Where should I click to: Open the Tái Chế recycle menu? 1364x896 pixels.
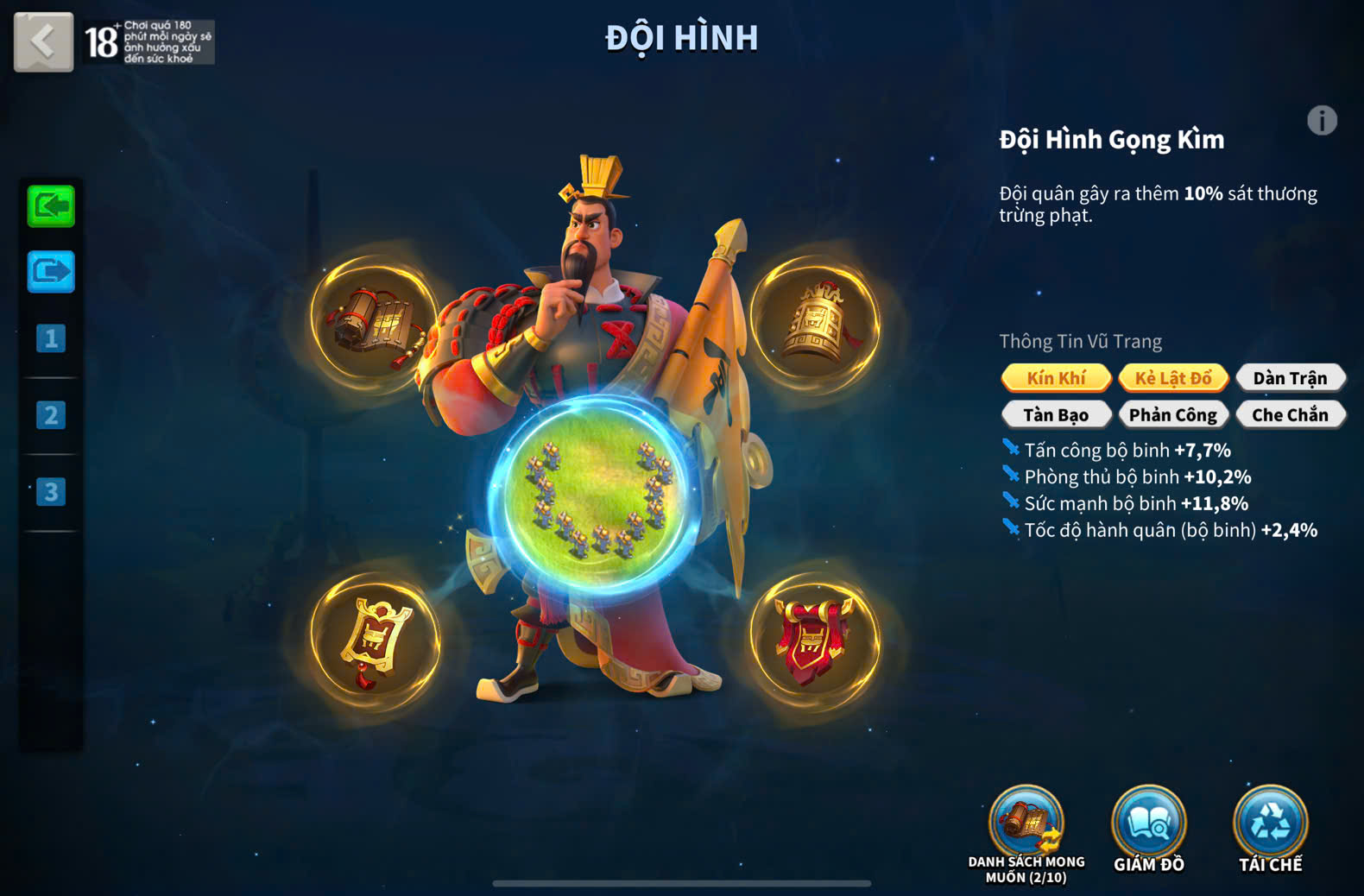1270,824
